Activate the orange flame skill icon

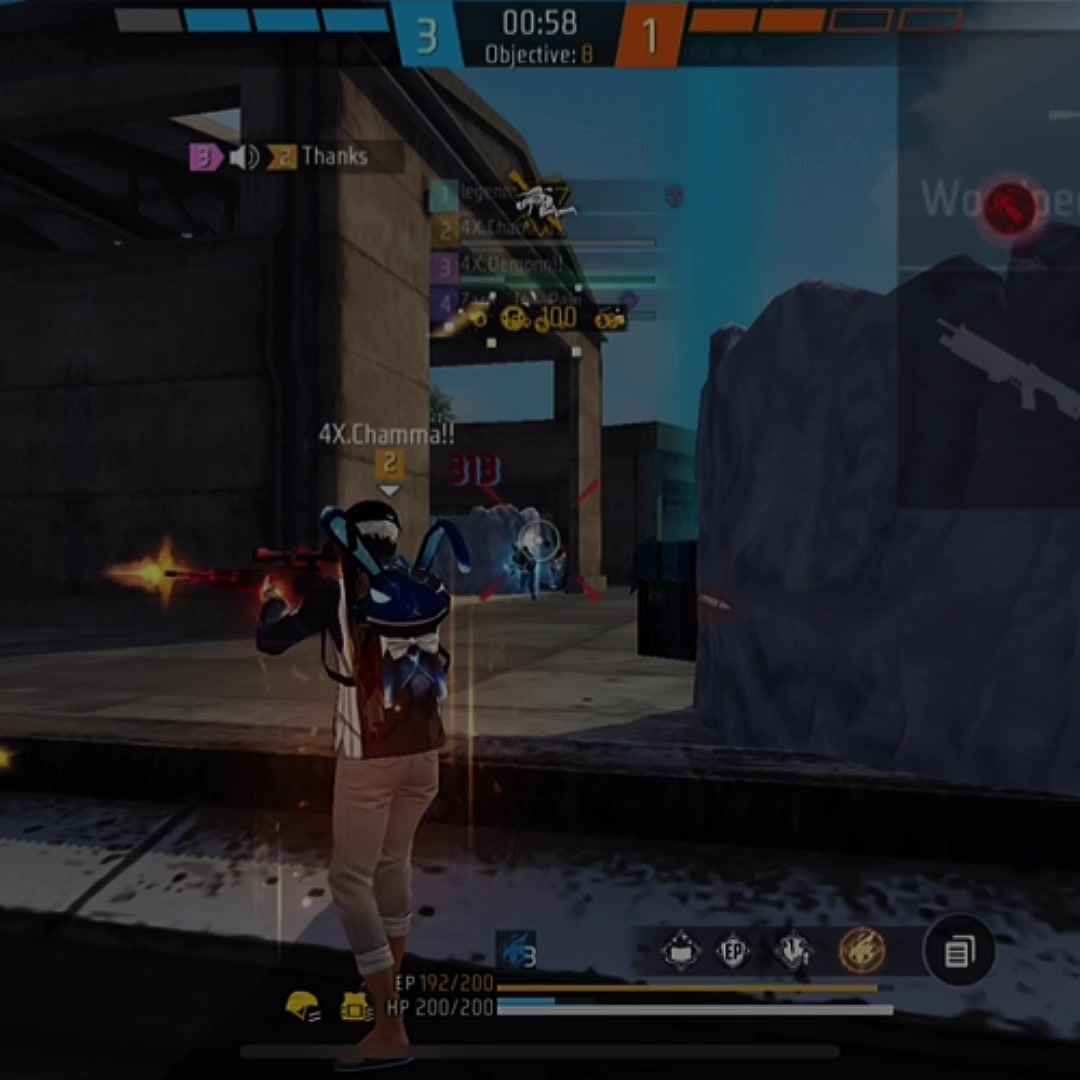coord(861,950)
